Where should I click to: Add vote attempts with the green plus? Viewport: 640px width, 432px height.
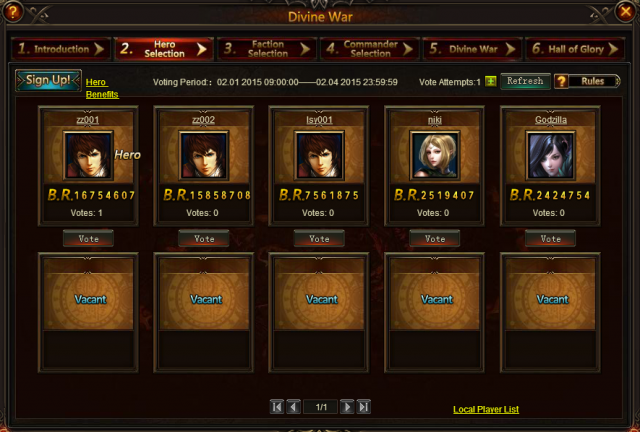(491, 81)
